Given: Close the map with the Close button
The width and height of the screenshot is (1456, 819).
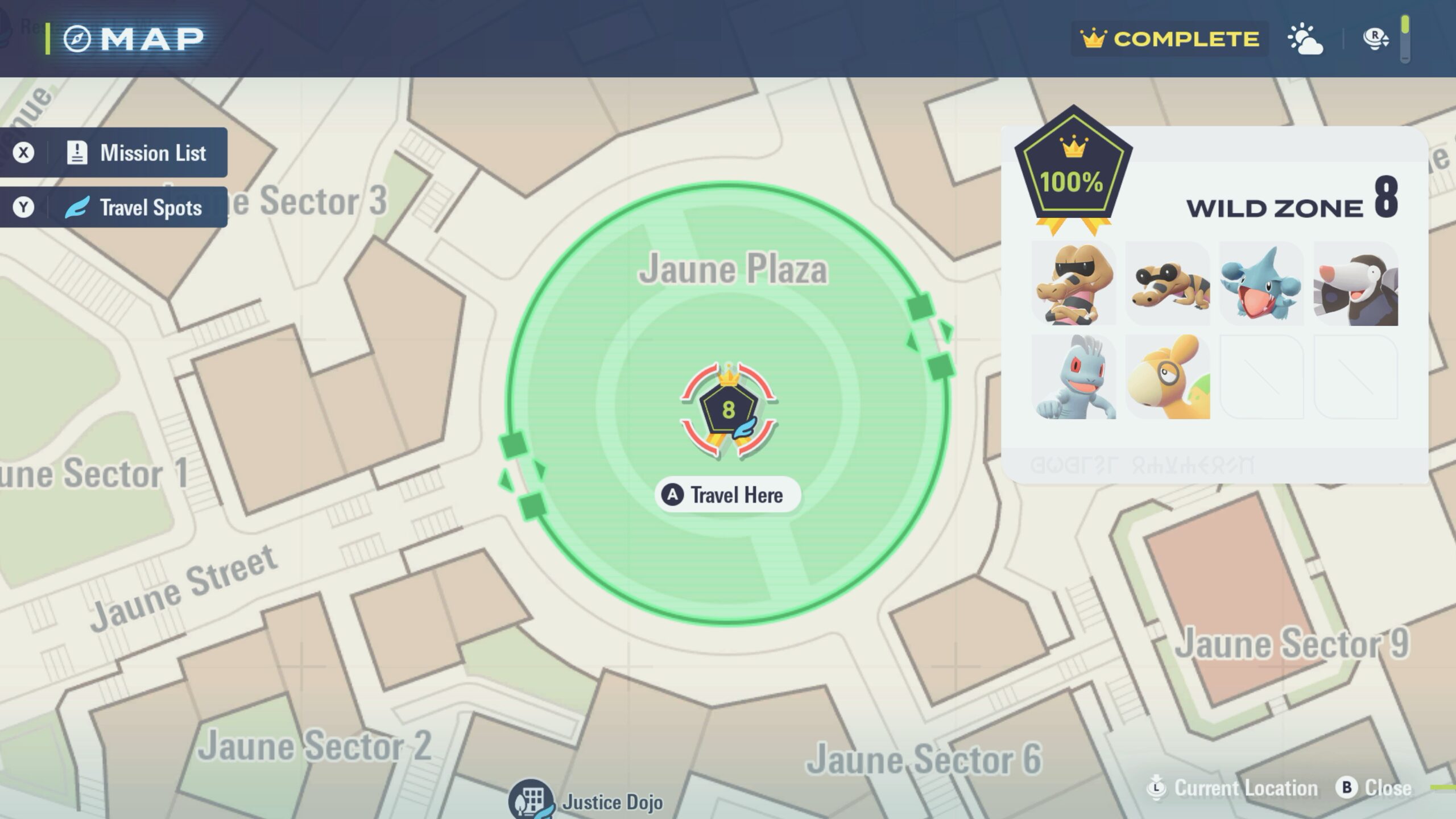Looking at the screenshot, I should point(1375,788).
